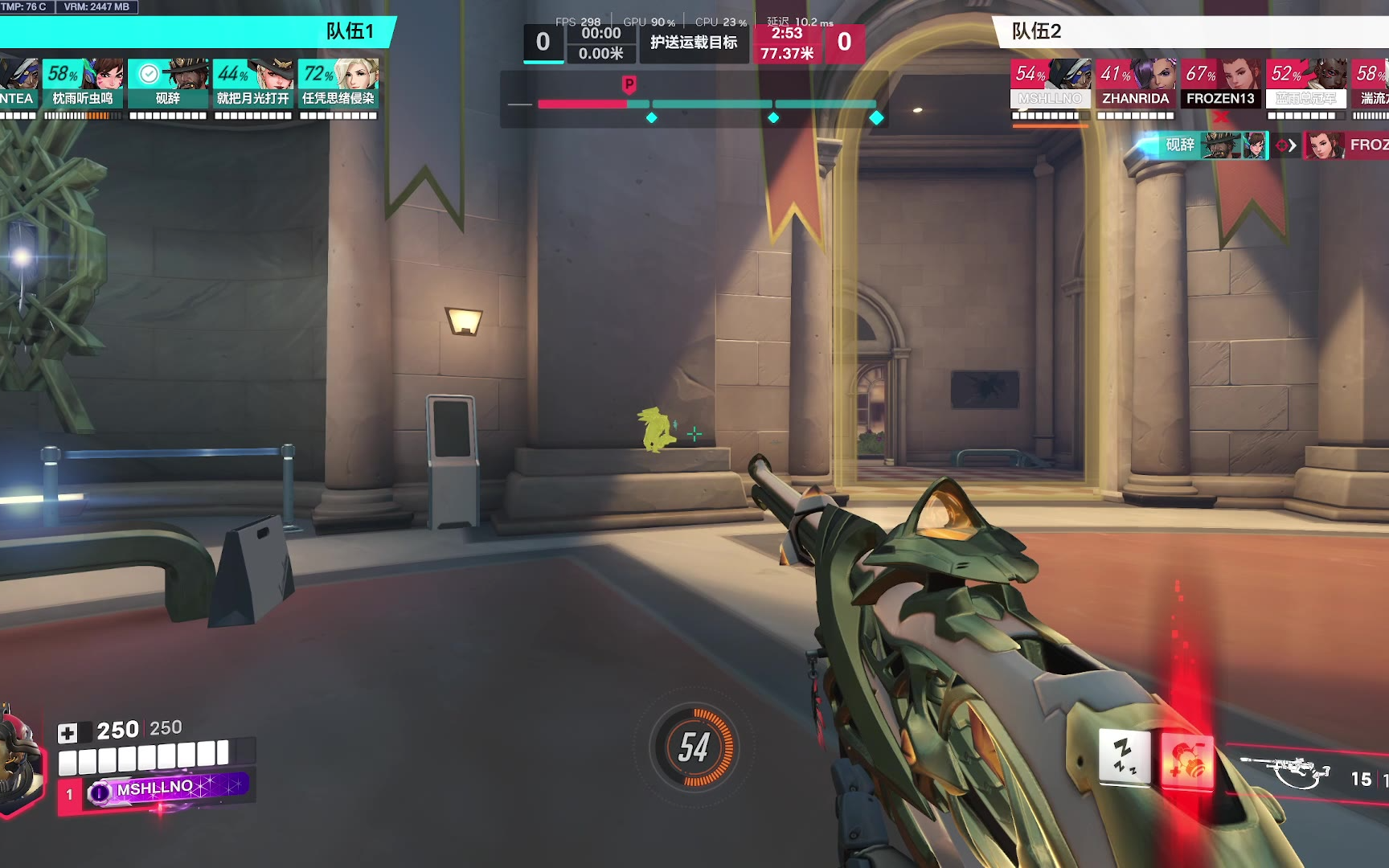Activate the Sleep Dart ability icon
This screenshot has height=868, width=1389.
[1124, 757]
